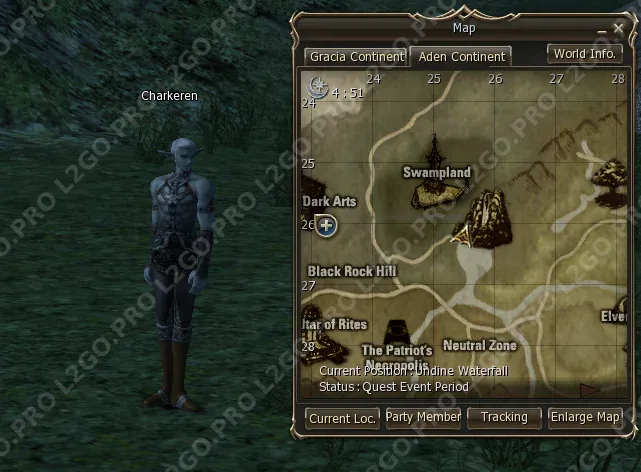
Task: Show Party Member positions on map
Action: [x=423, y=417]
